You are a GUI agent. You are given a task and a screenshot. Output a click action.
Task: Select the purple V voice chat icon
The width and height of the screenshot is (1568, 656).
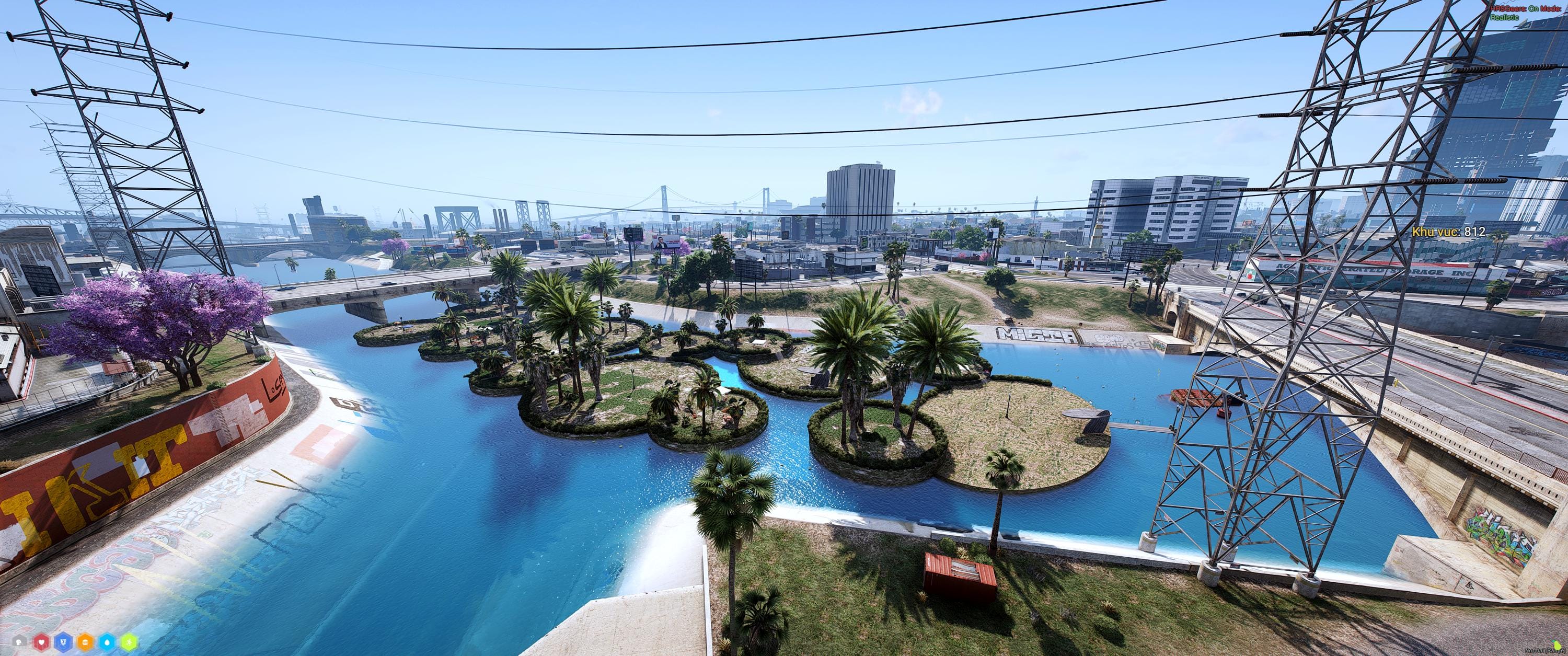63,643
